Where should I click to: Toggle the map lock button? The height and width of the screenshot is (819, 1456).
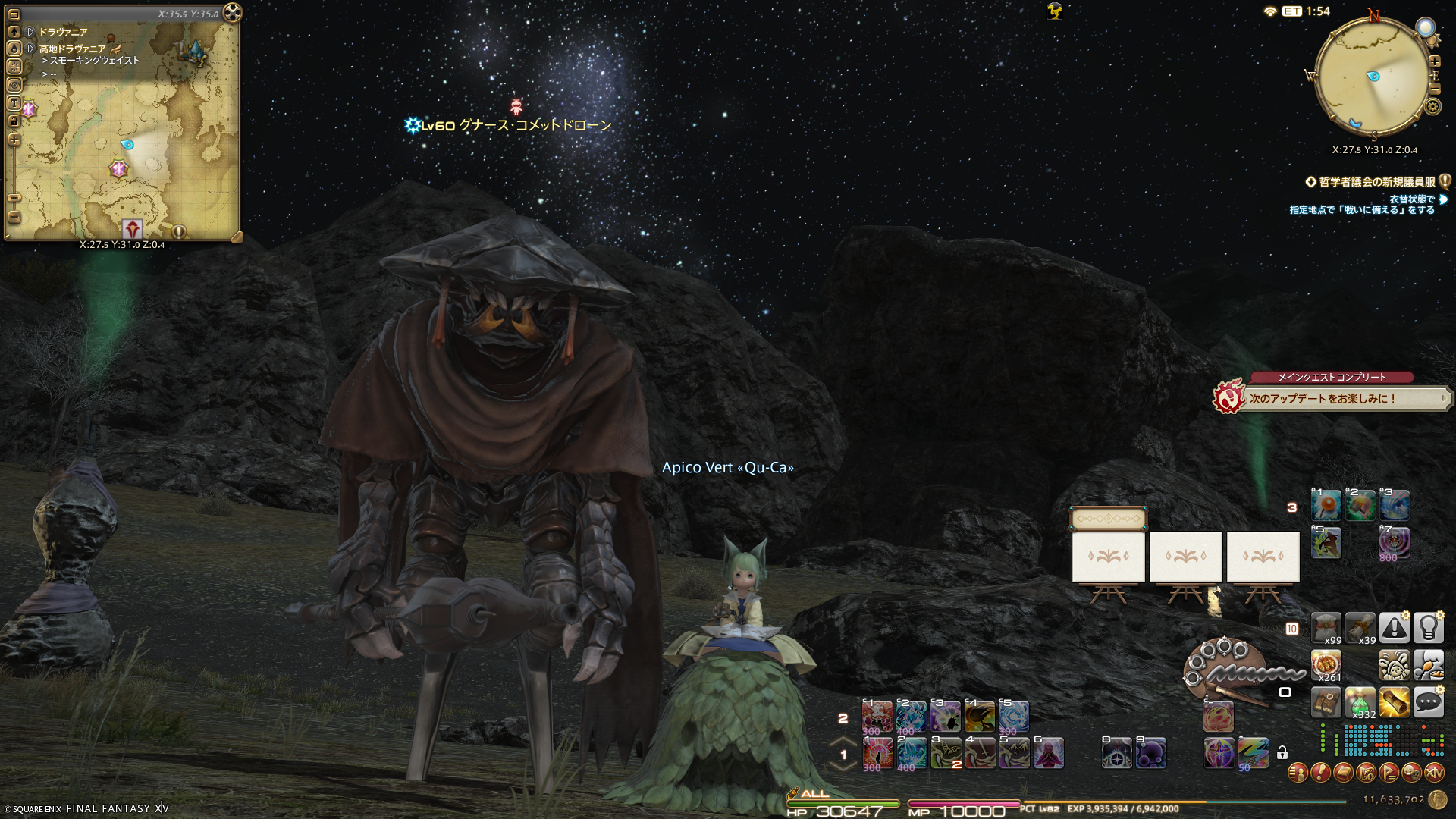(14, 121)
